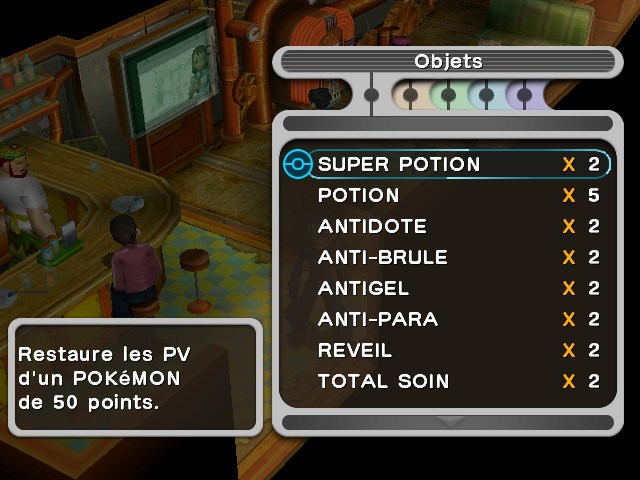
Task: Click the down arrow below the item list
Action: click(448, 422)
